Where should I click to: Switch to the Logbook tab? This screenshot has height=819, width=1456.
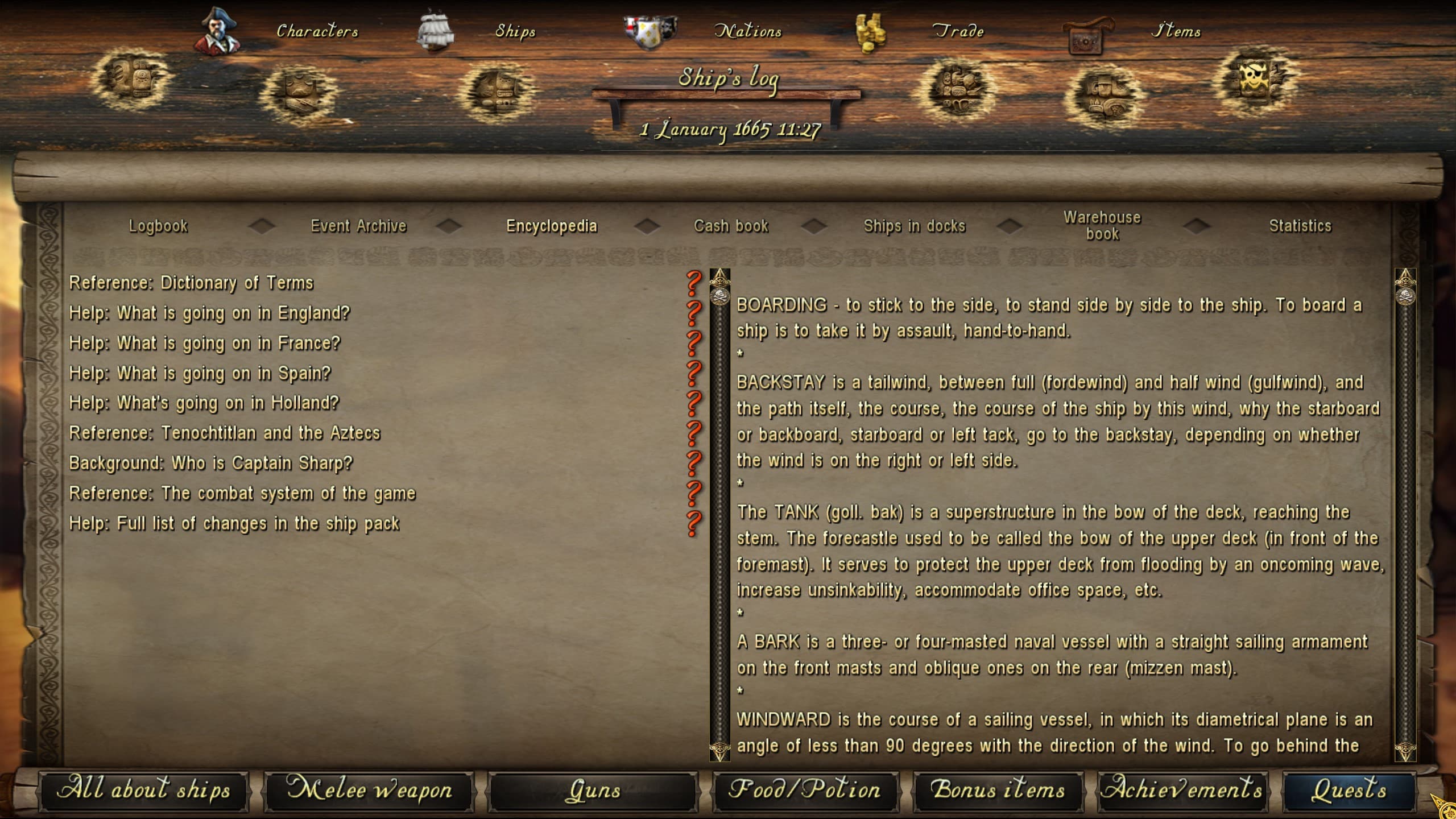tap(158, 226)
